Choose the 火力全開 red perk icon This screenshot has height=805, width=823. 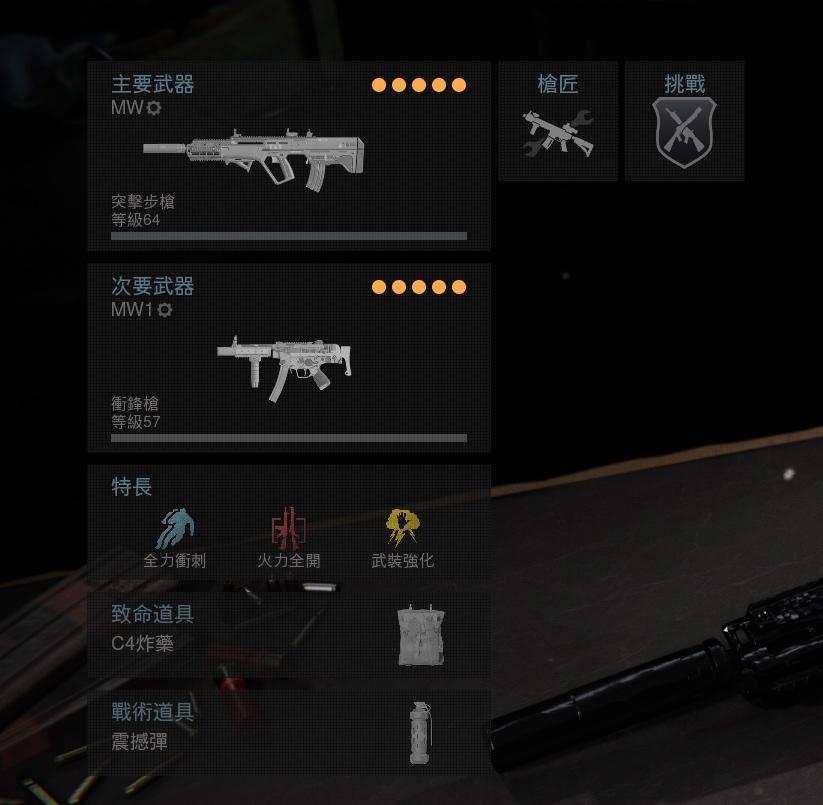tap(289, 530)
